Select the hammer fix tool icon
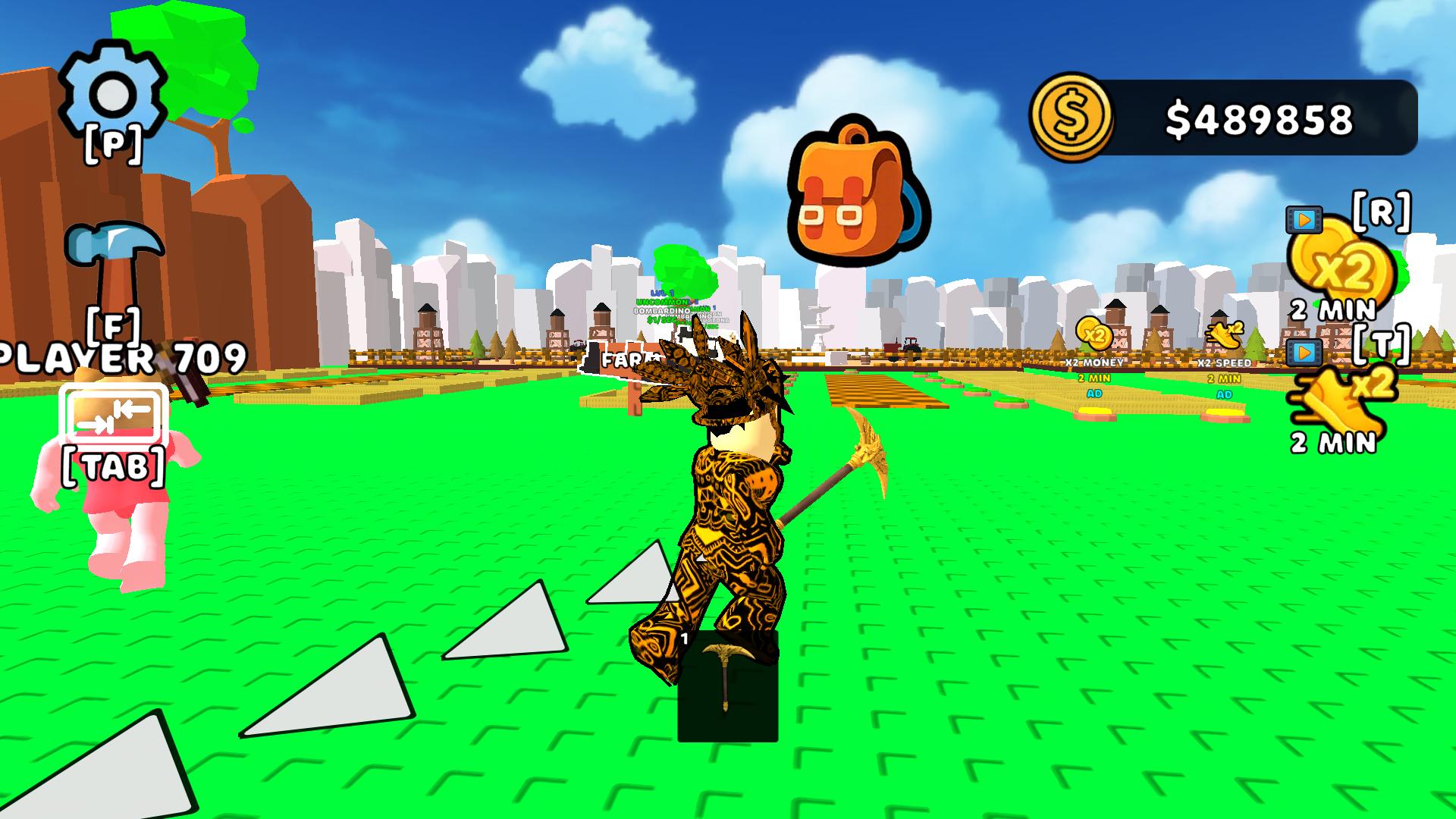 [x=116, y=250]
